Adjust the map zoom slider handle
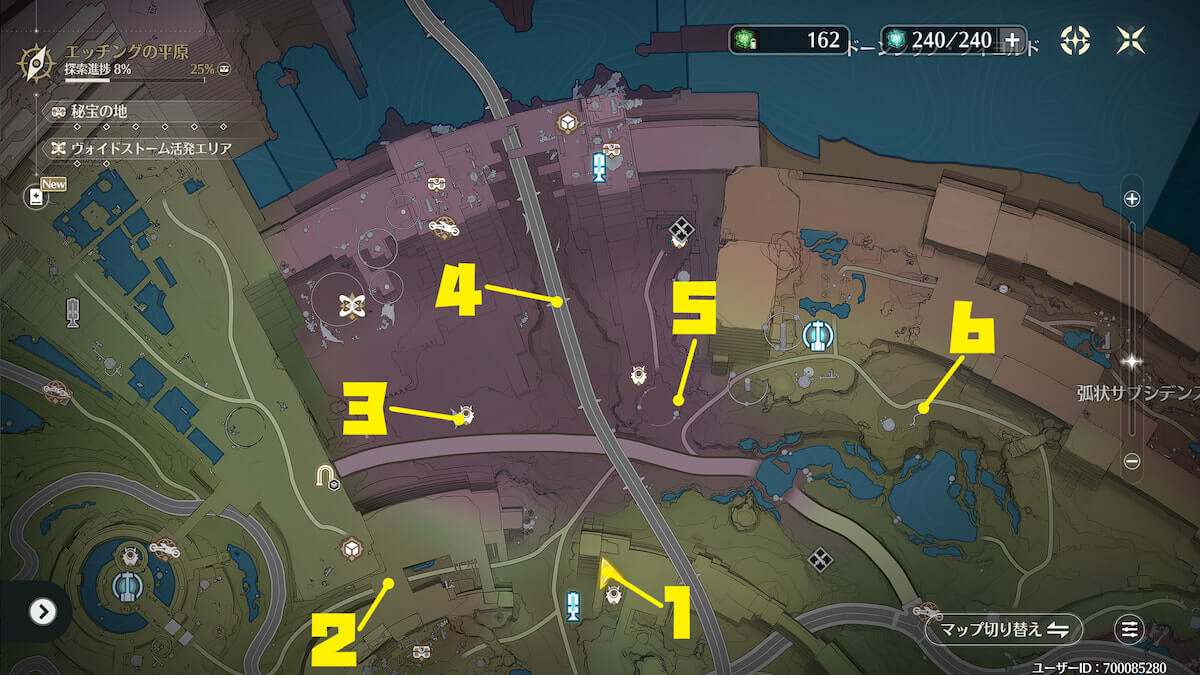 tap(1132, 360)
